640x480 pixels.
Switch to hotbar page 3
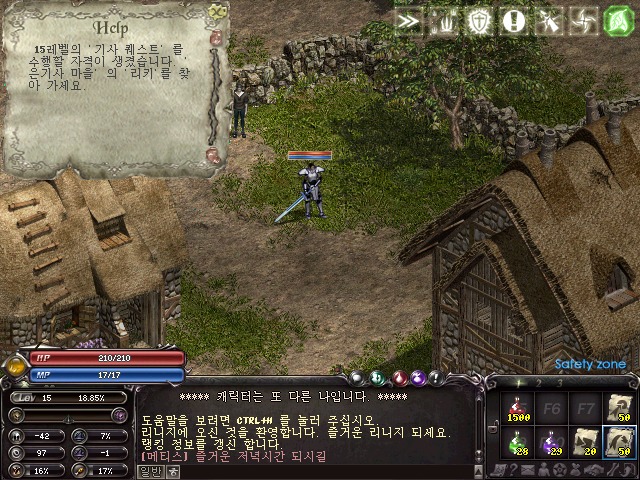[x=559, y=381]
